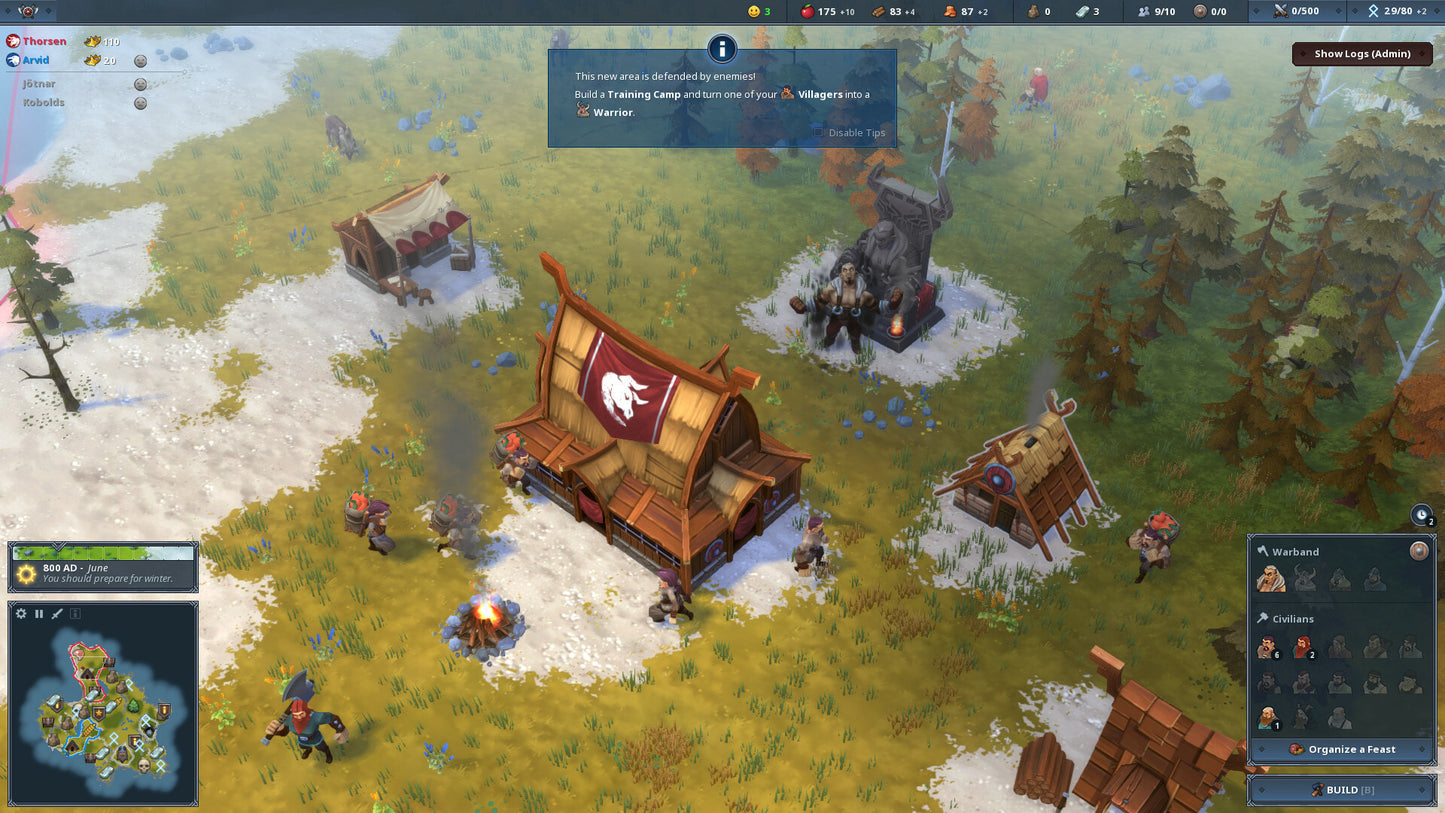1445x813 pixels.
Task: Select Arvid in the clan list
Action: click(35, 60)
